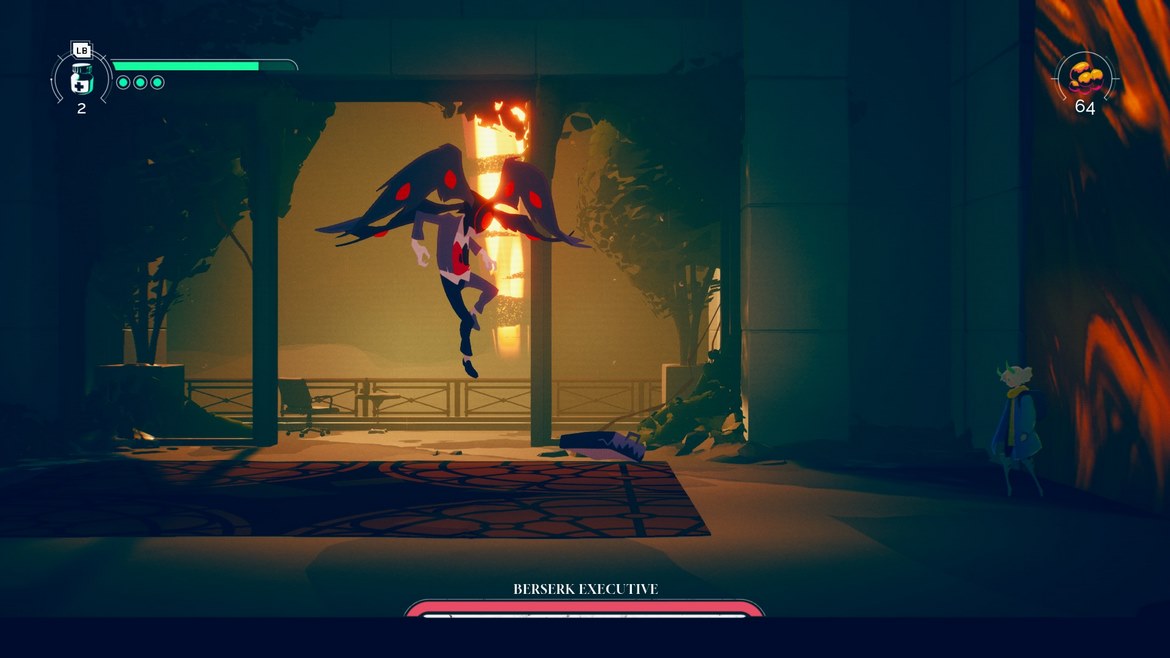Select the healing canister item icon

(82, 79)
